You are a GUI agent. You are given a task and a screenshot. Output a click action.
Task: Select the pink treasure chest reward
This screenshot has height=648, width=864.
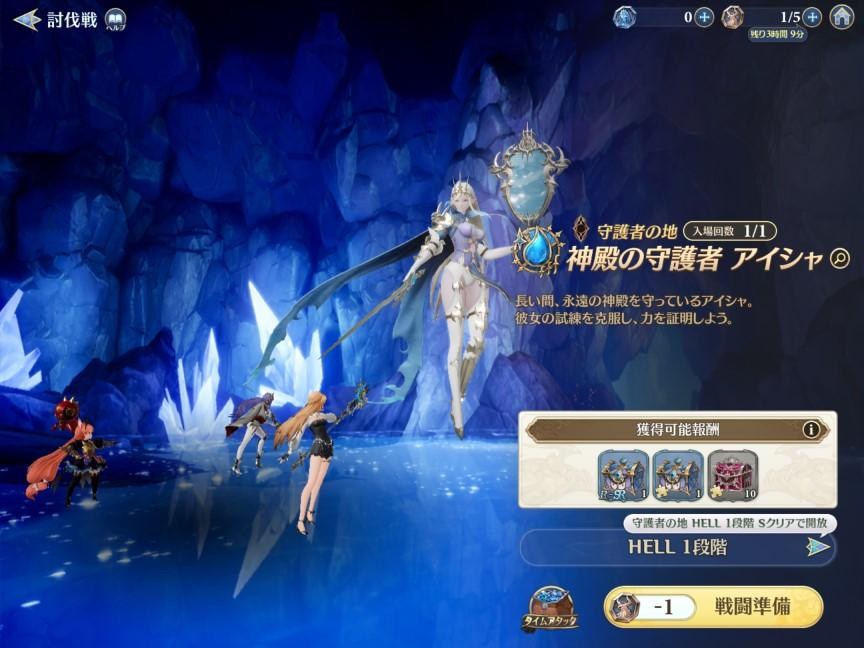[x=733, y=475]
